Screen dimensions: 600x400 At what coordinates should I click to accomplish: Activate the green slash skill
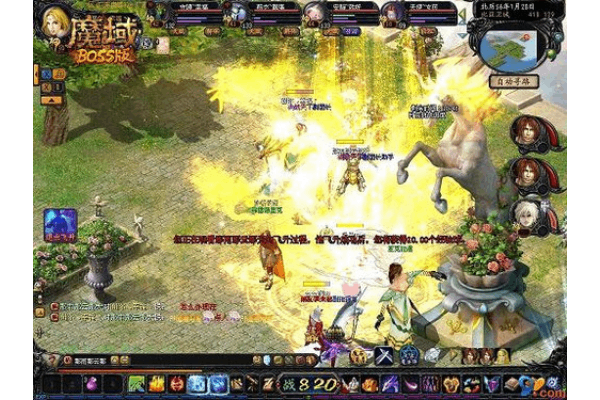pyautogui.click(x=137, y=383)
